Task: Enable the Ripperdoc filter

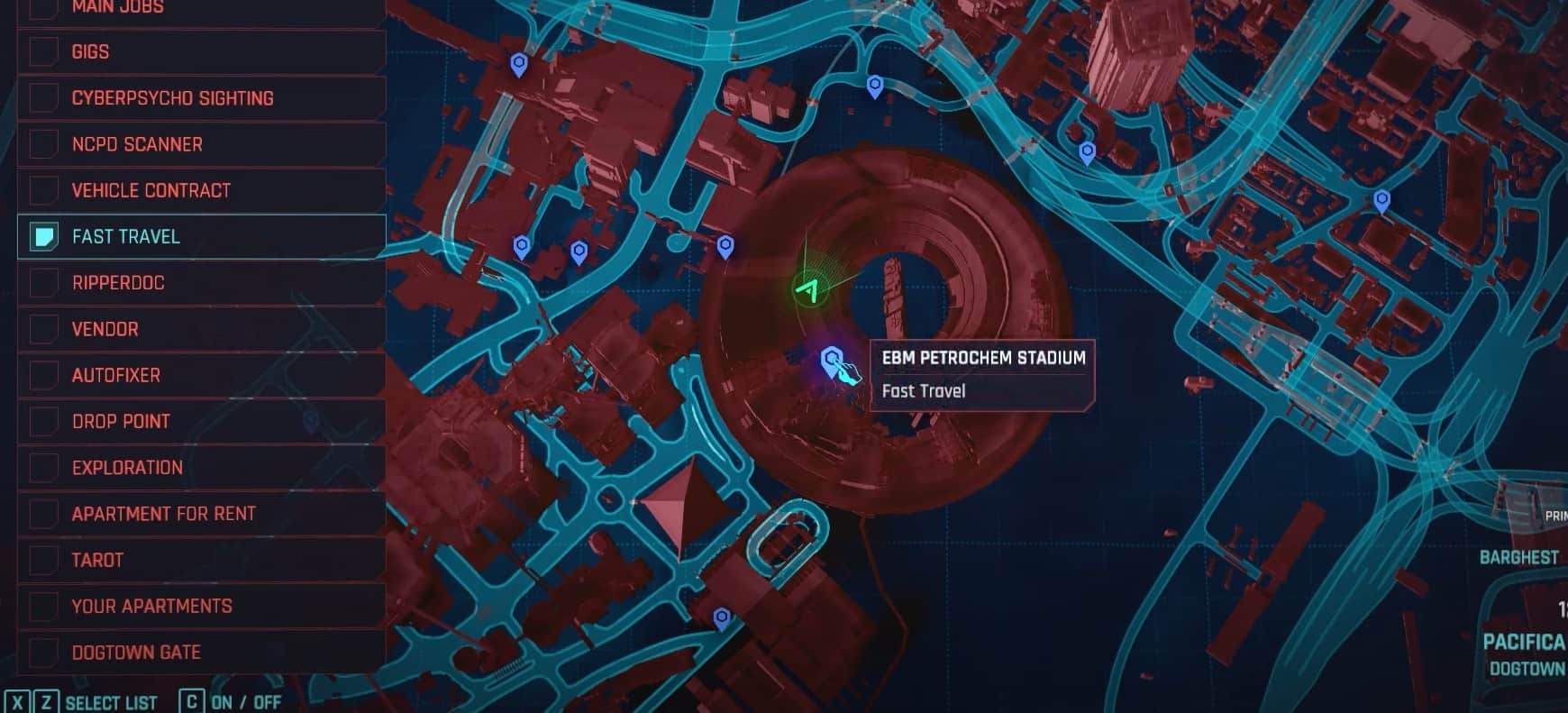Action: [43, 283]
